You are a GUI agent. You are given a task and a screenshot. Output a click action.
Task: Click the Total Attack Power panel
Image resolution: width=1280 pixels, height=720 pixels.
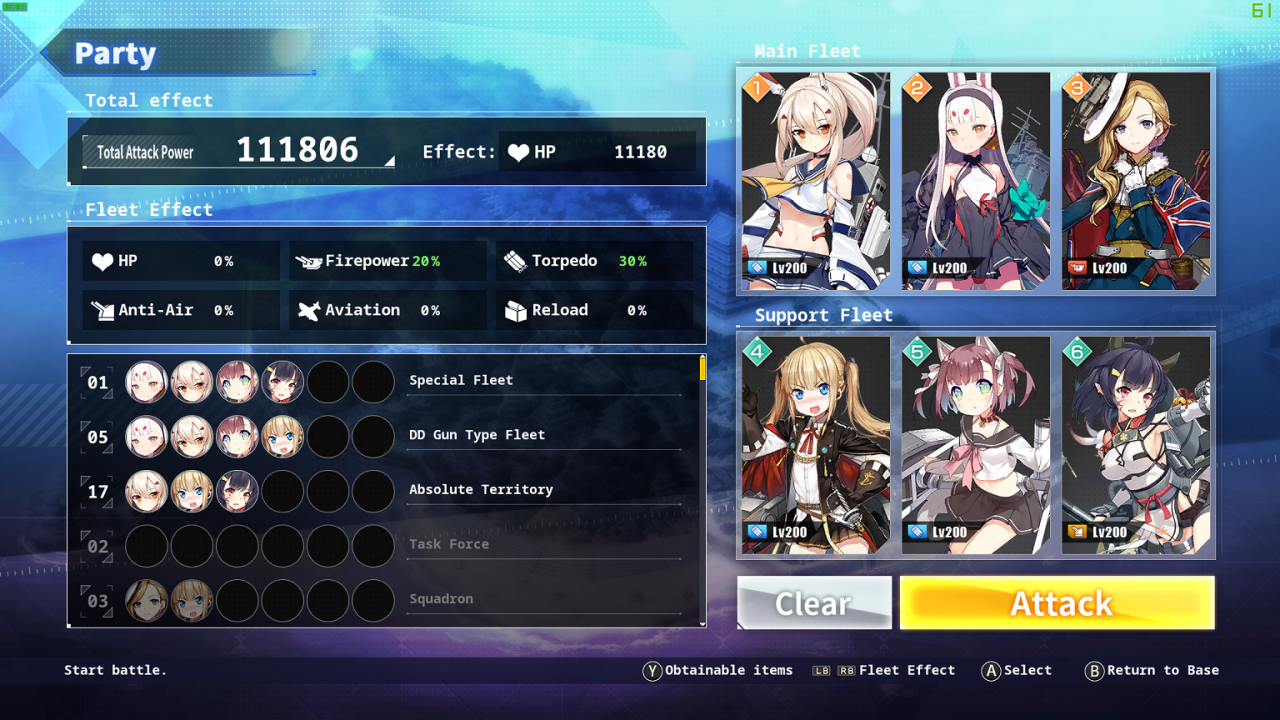238,152
